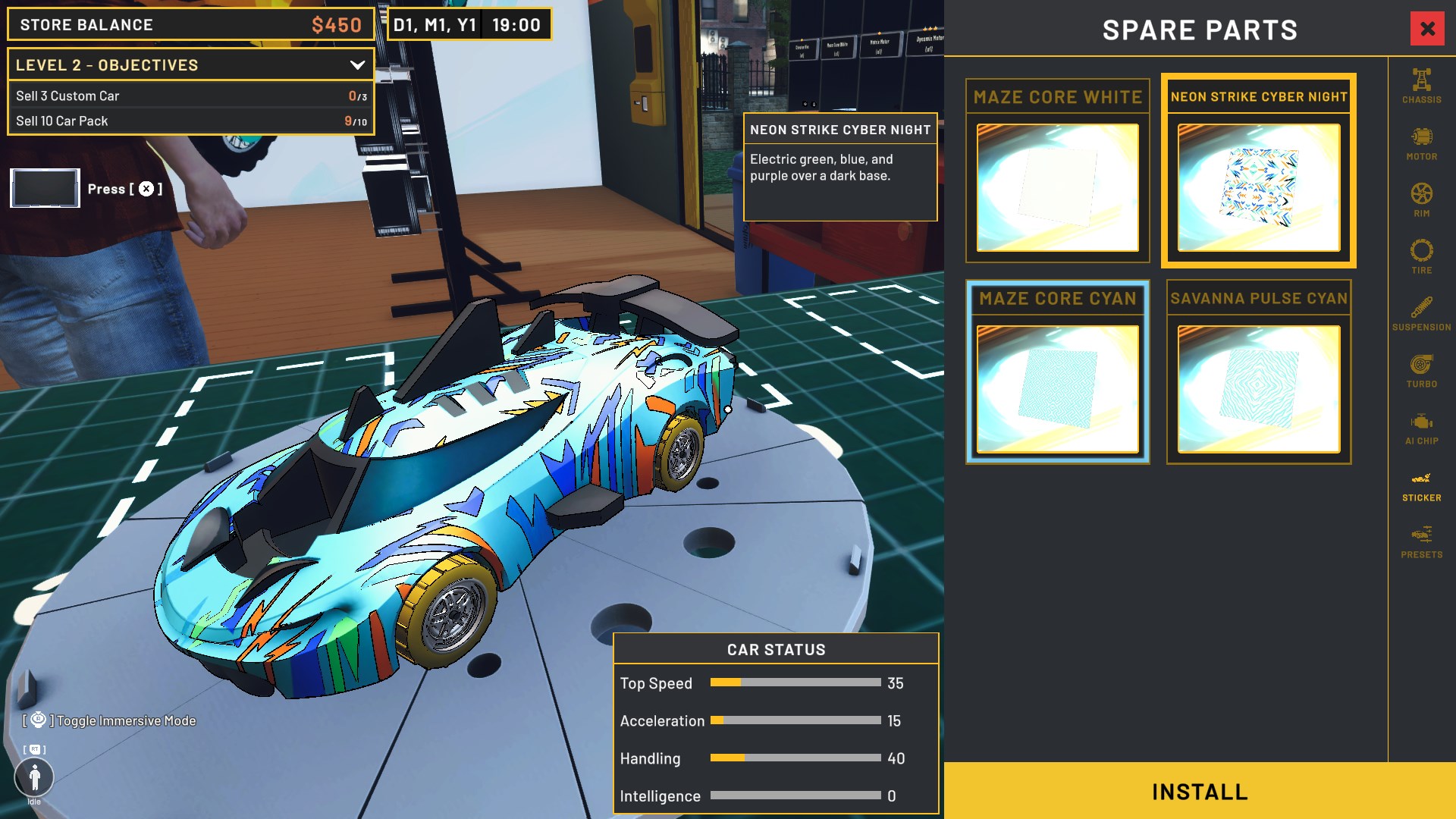Collapse the Level 2 Objectives panel
Viewport: 1456px width, 819px height.
coord(357,65)
